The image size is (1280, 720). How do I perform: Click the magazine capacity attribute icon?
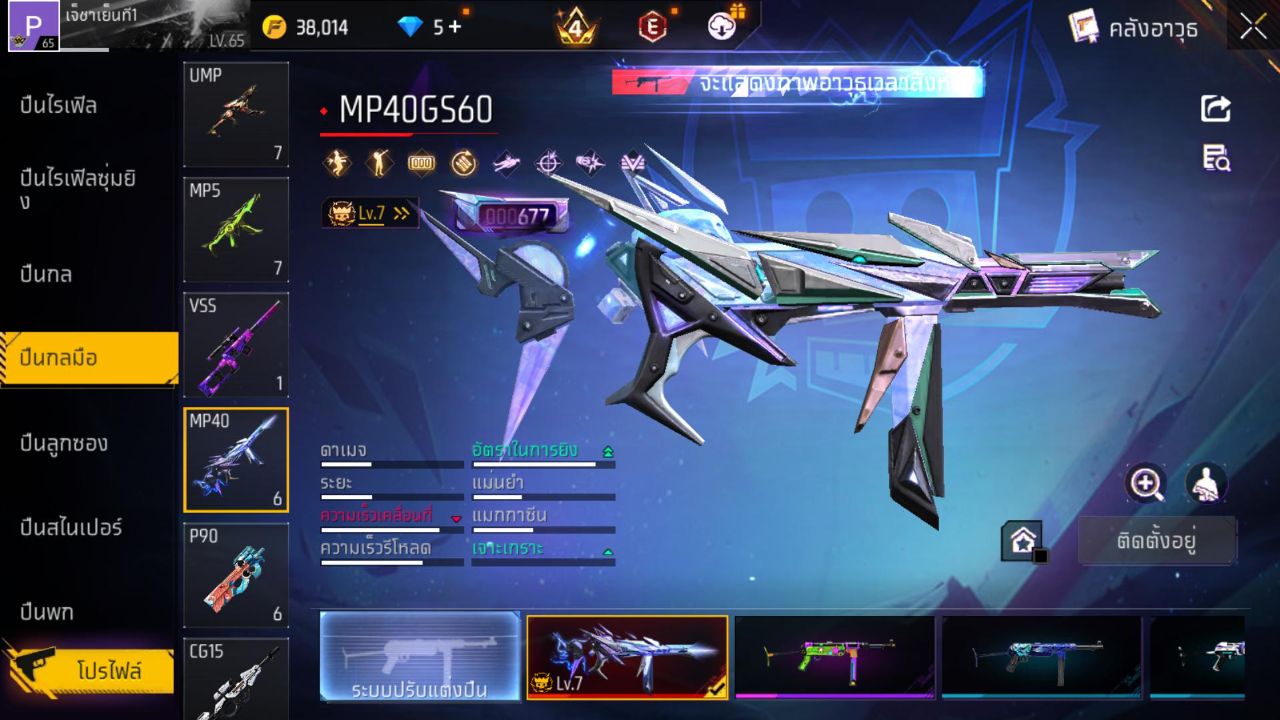pos(420,161)
